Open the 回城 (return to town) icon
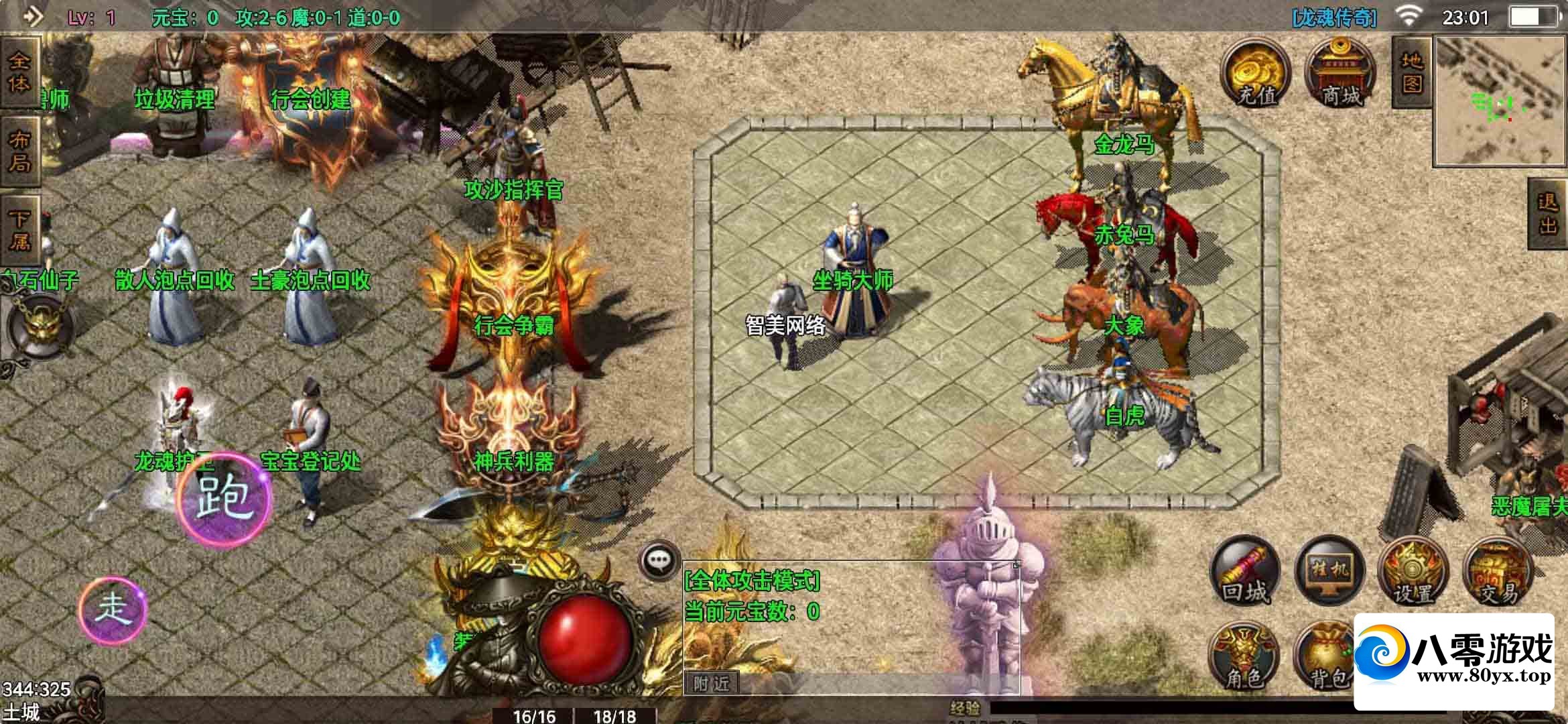The image size is (1568, 724). 1244,573
